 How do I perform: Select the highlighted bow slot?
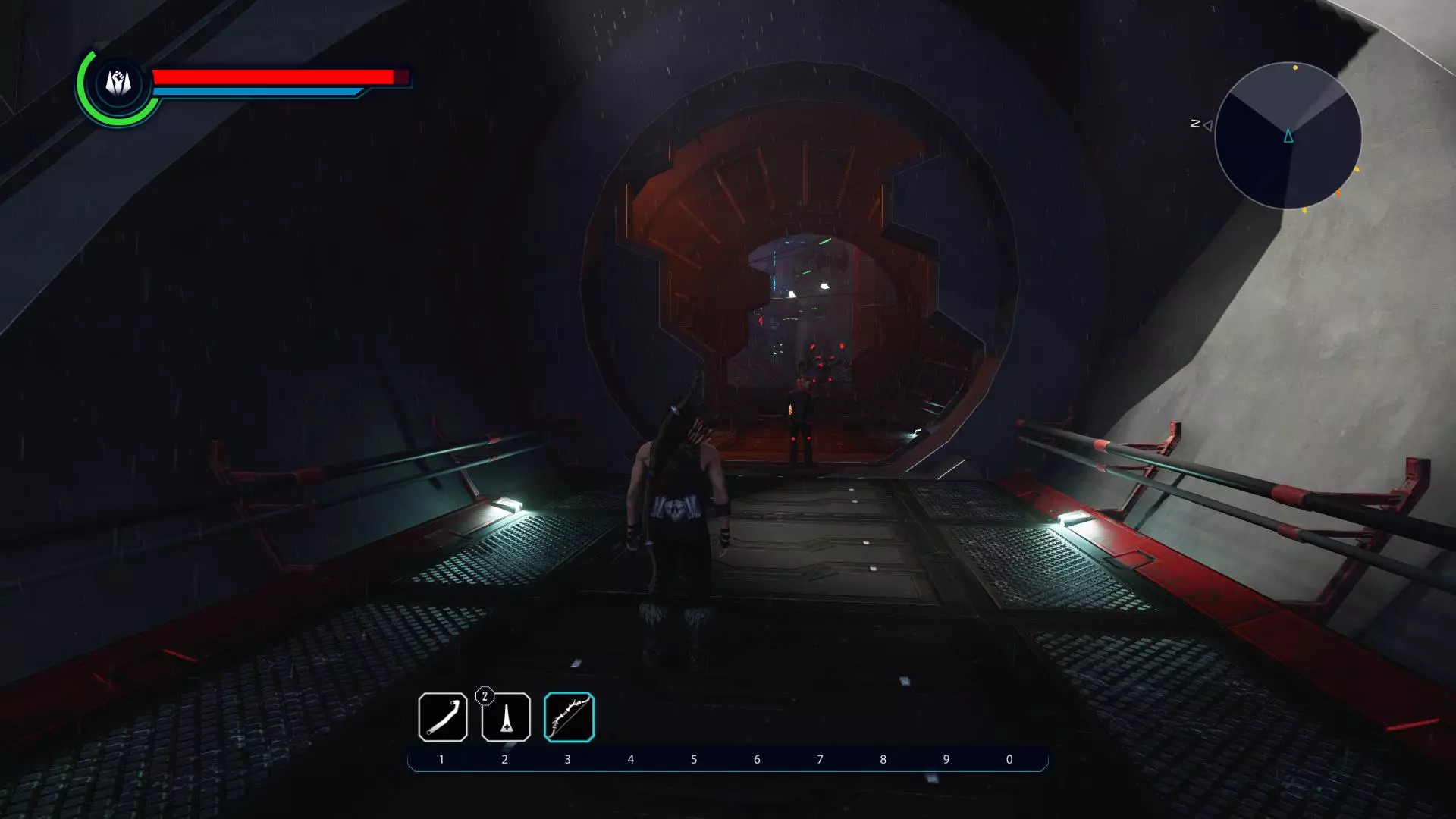click(569, 717)
